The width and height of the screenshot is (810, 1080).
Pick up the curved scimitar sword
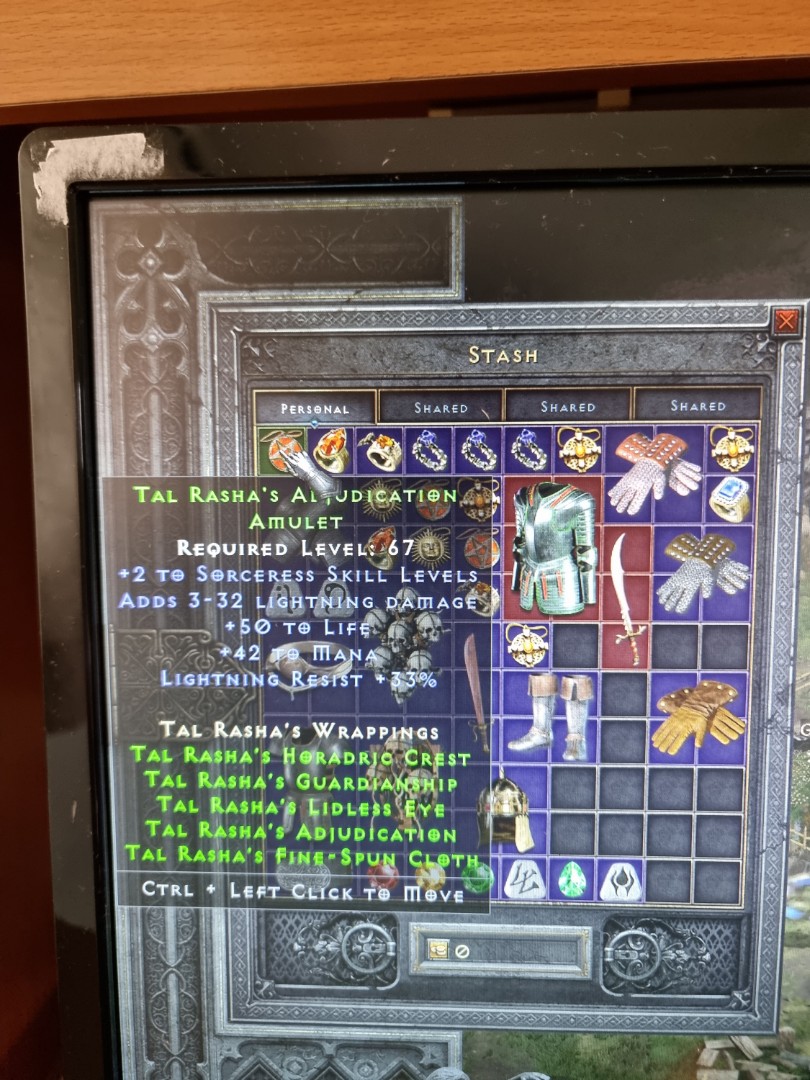pyautogui.click(x=627, y=597)
